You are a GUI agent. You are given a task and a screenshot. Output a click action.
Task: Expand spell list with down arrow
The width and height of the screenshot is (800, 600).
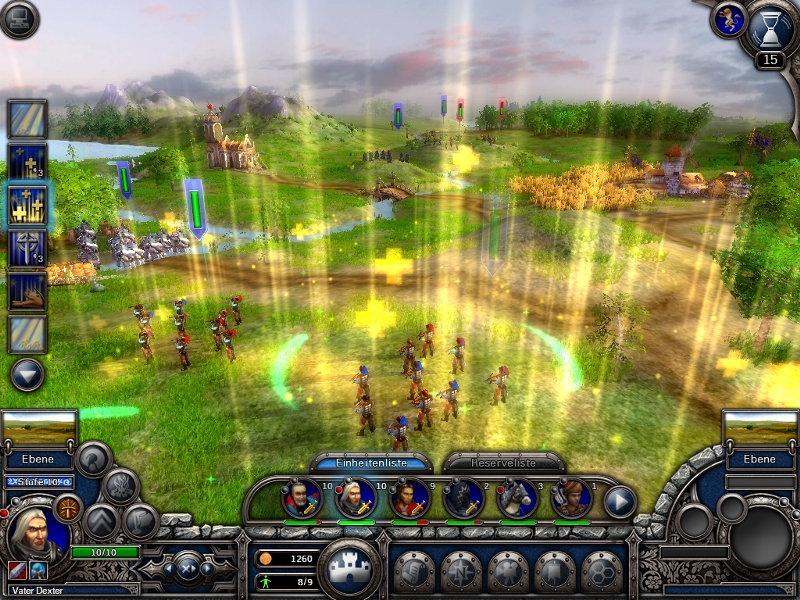click(x=28, y=374)
